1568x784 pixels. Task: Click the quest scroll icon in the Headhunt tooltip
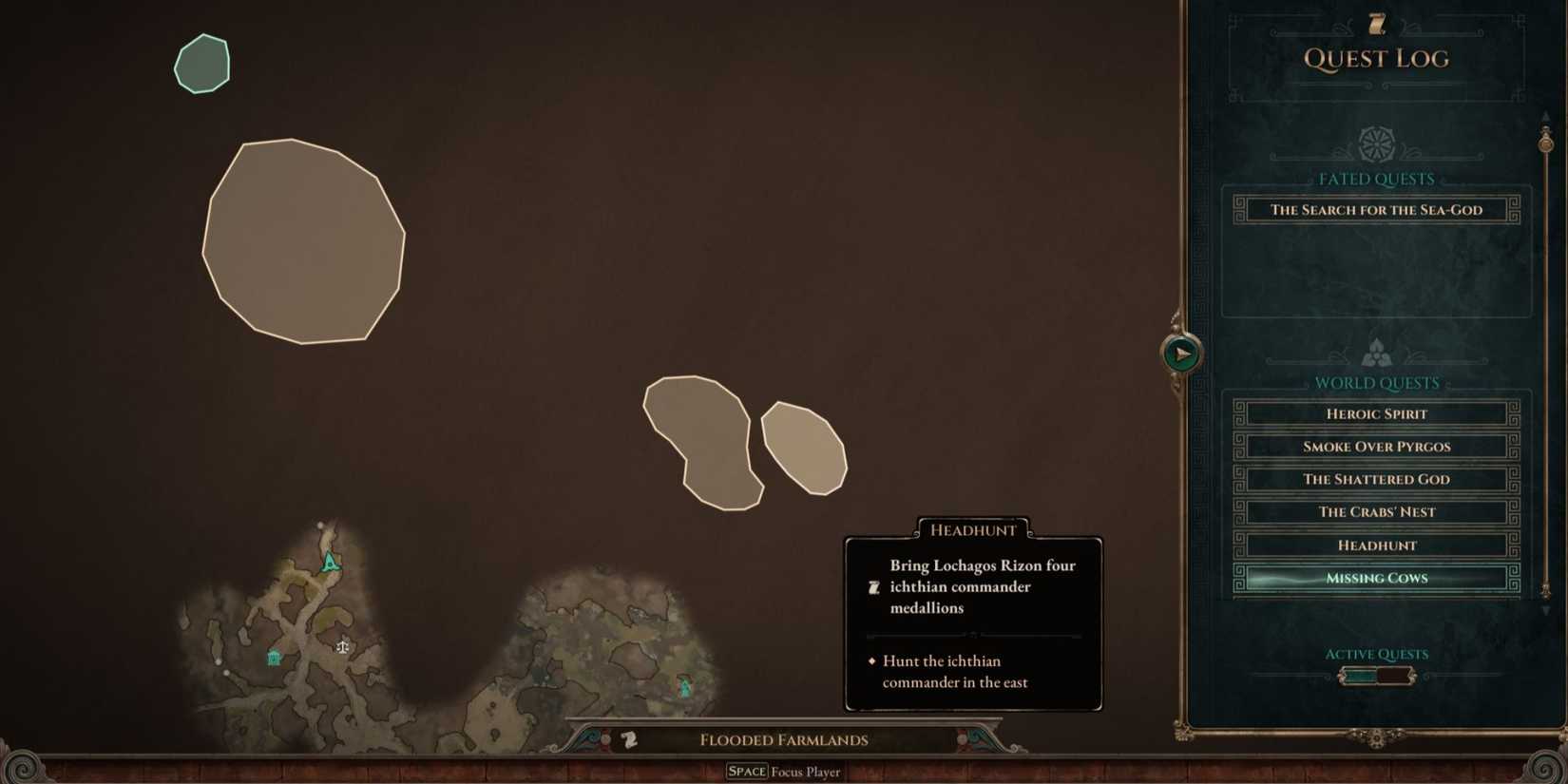point(873,586)
